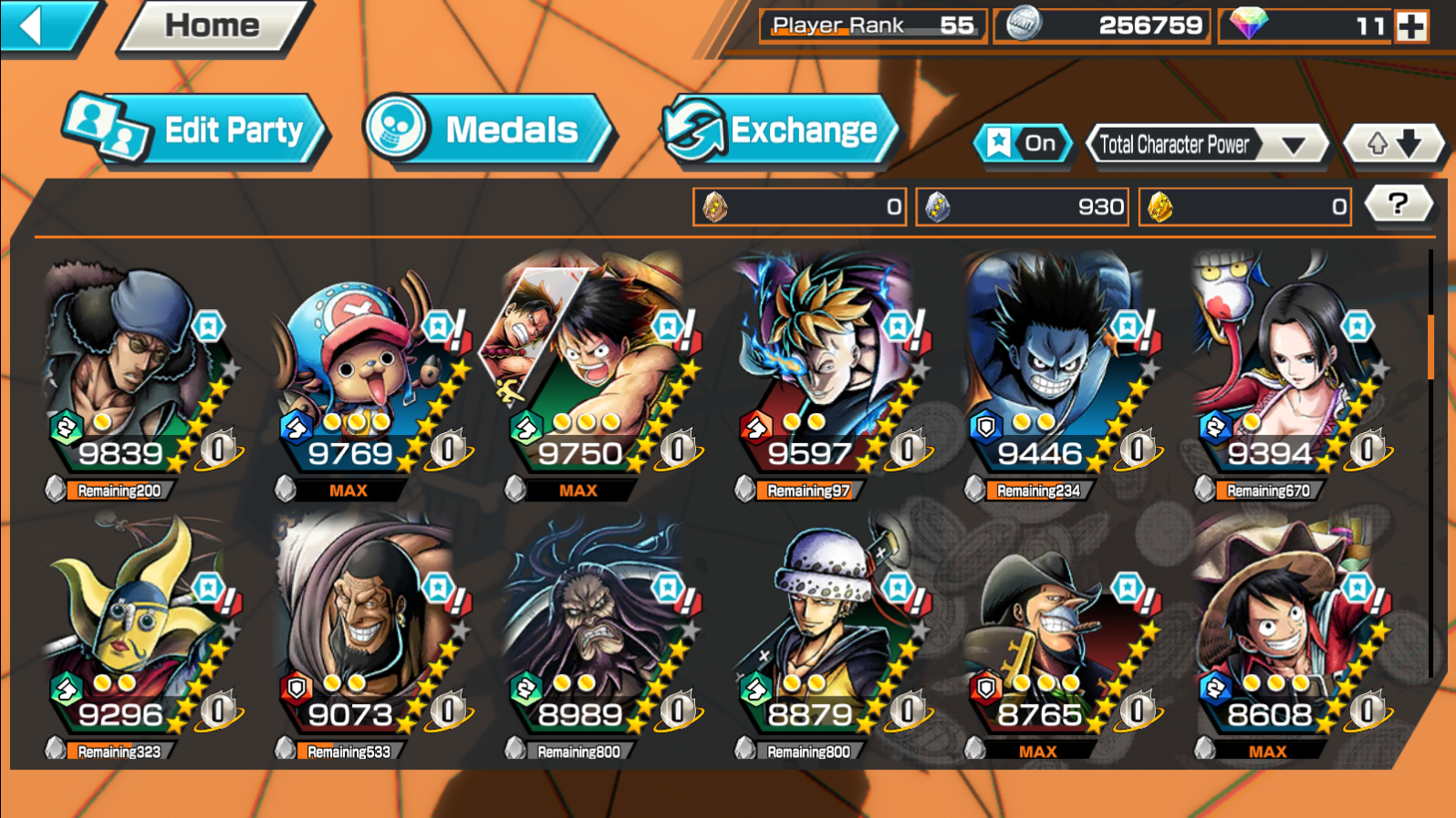Select the Home tab
This screenshot has height=818, width=1456.
click(x=212, y=26)
